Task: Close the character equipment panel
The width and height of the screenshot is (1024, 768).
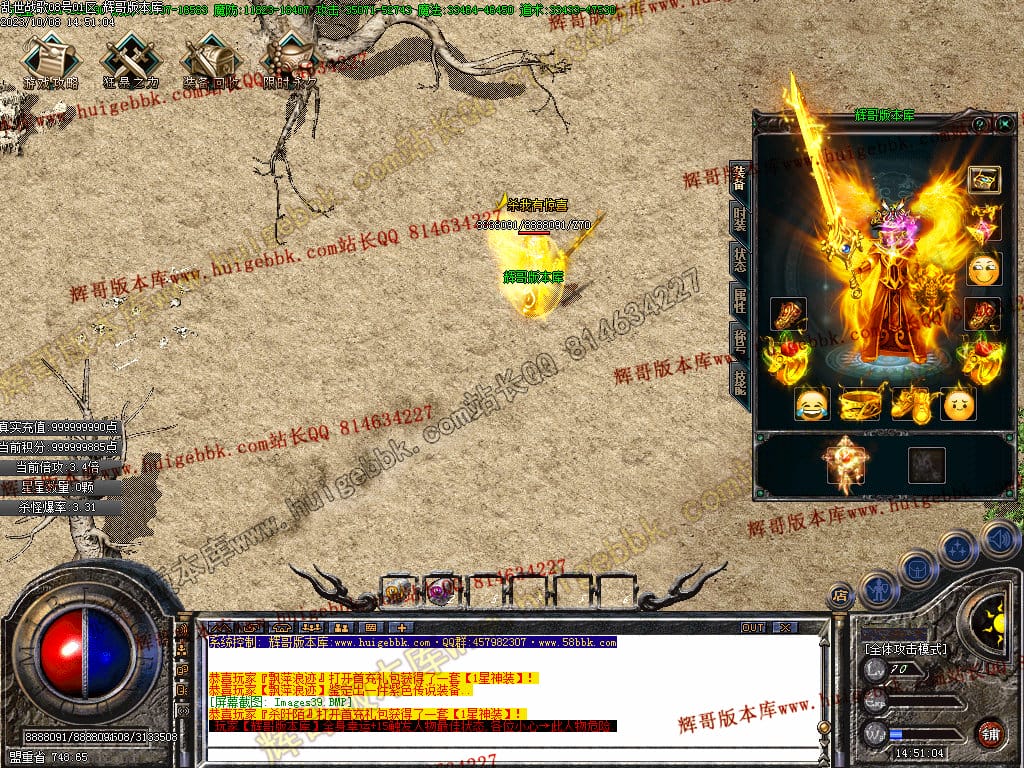Action: (x=1004, y=124)
